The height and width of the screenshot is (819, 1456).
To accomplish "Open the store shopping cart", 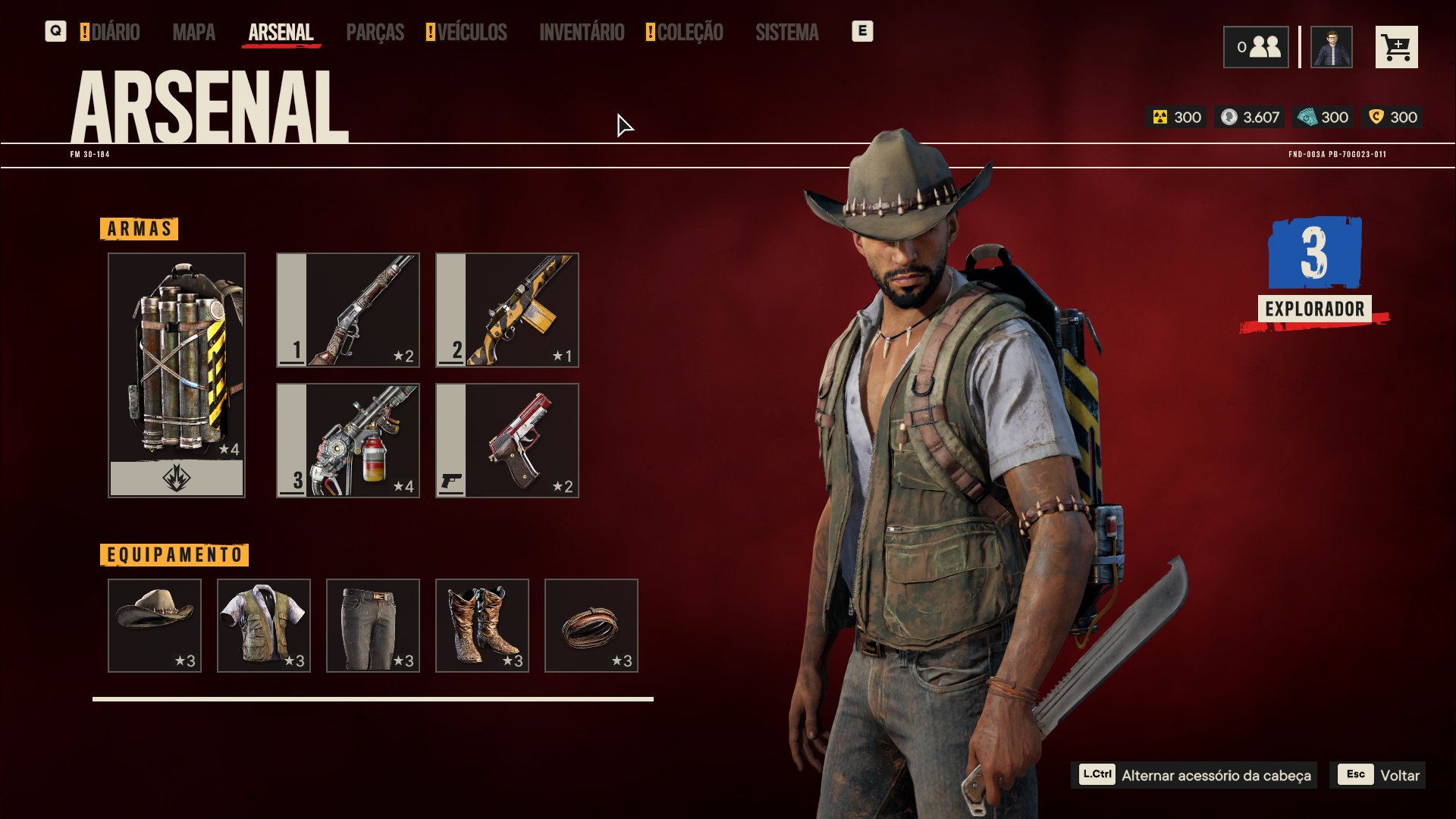I will 1396,47.
